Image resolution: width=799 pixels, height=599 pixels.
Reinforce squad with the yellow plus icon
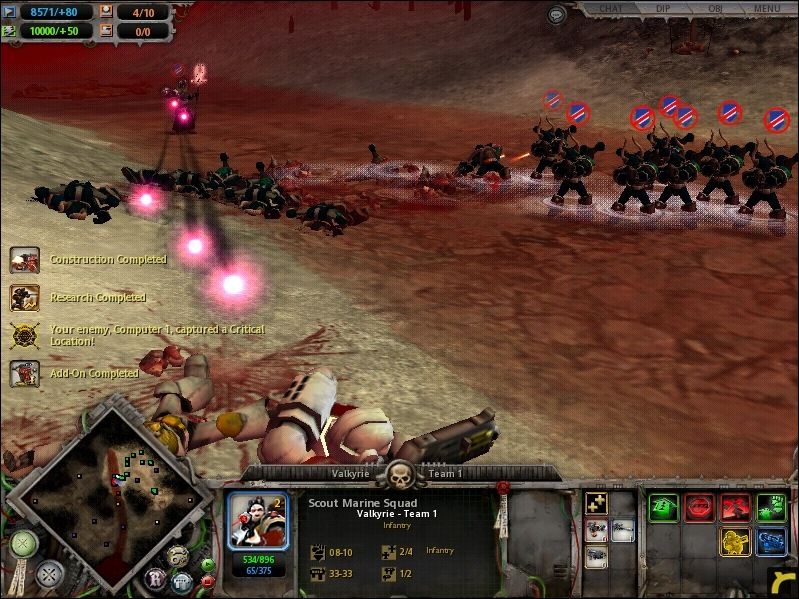(596, 504)
